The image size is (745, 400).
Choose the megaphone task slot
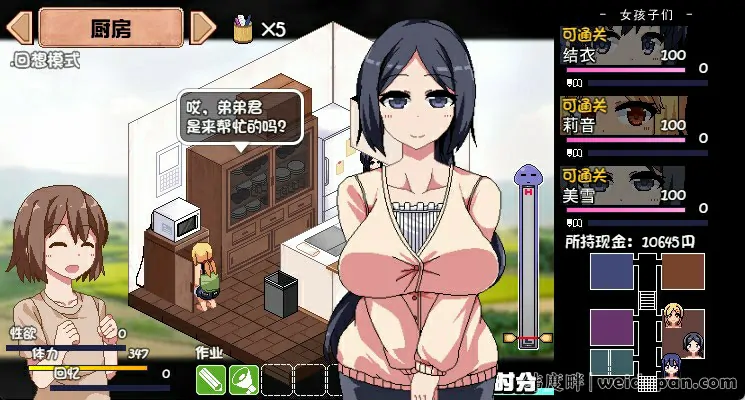point(244,380)
